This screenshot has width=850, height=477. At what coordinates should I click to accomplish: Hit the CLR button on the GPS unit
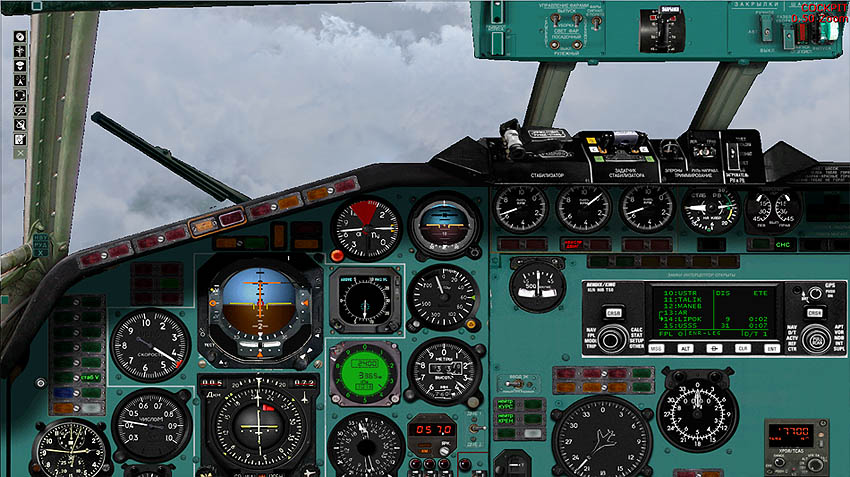743,348
